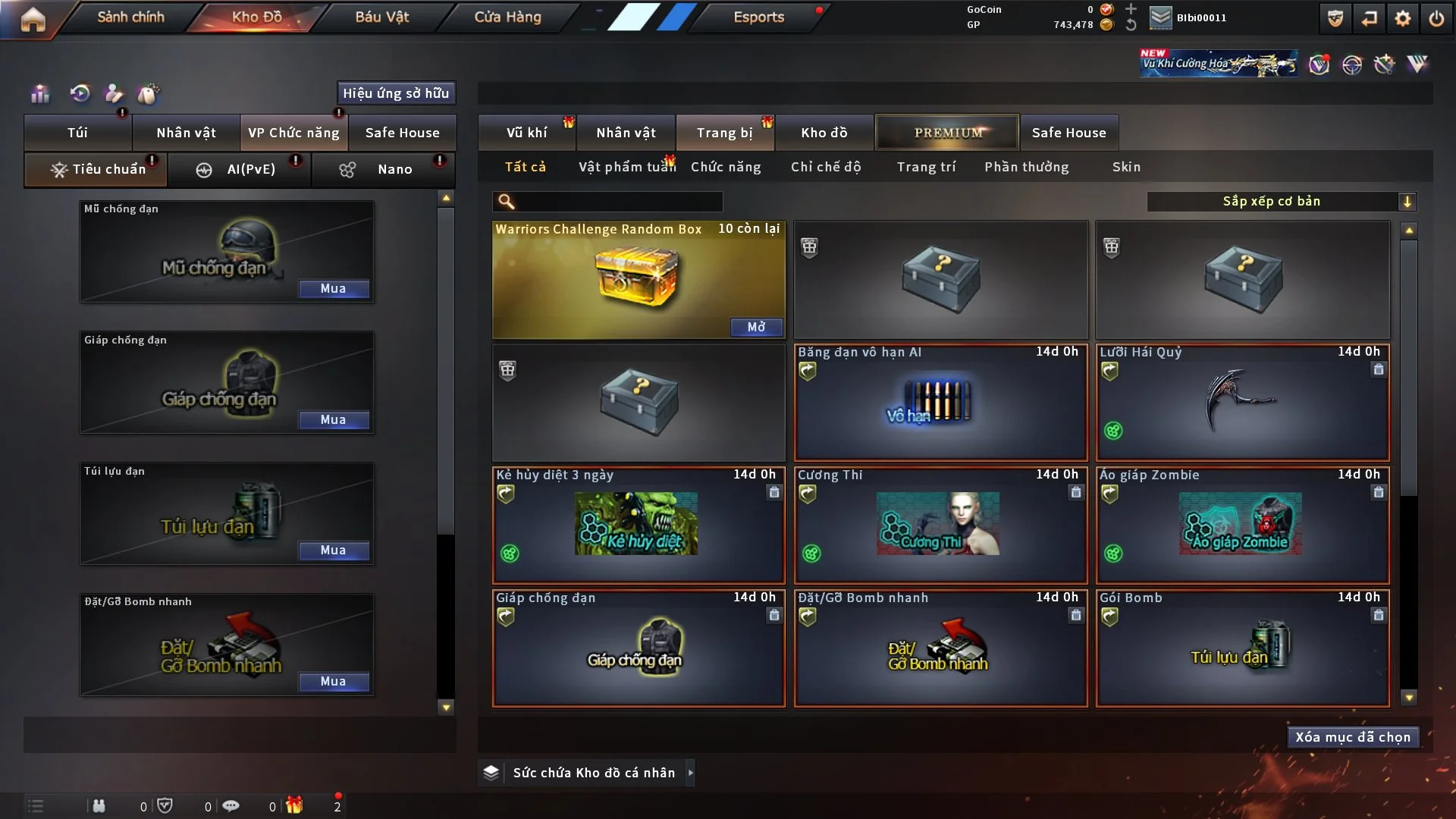Go to the Sảnh chính lobby tab
Viewport: 1456px width, 819px height.
point(130,17)
